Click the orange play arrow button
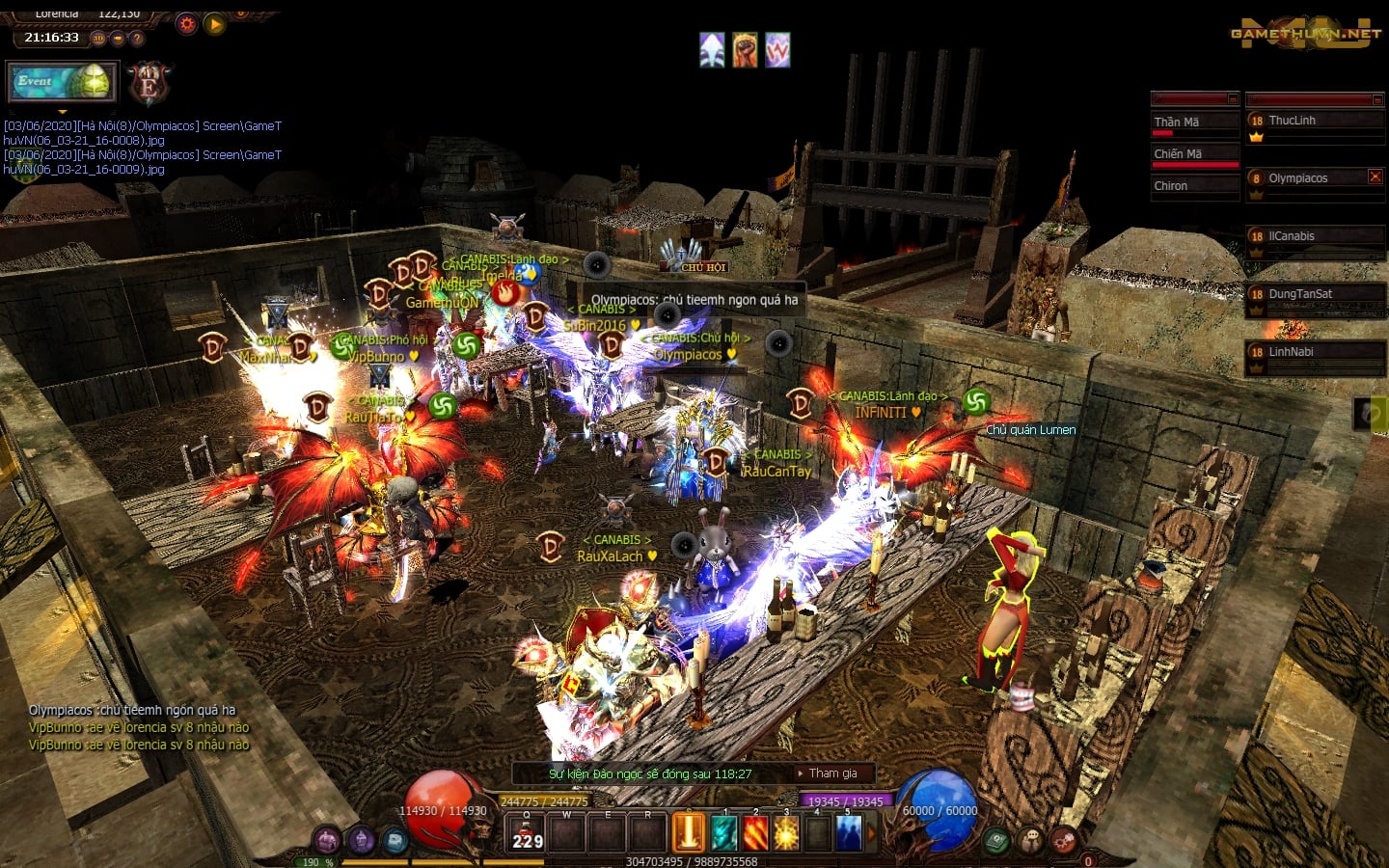The height and width of the screenshot is (868, 1389). 215,24
